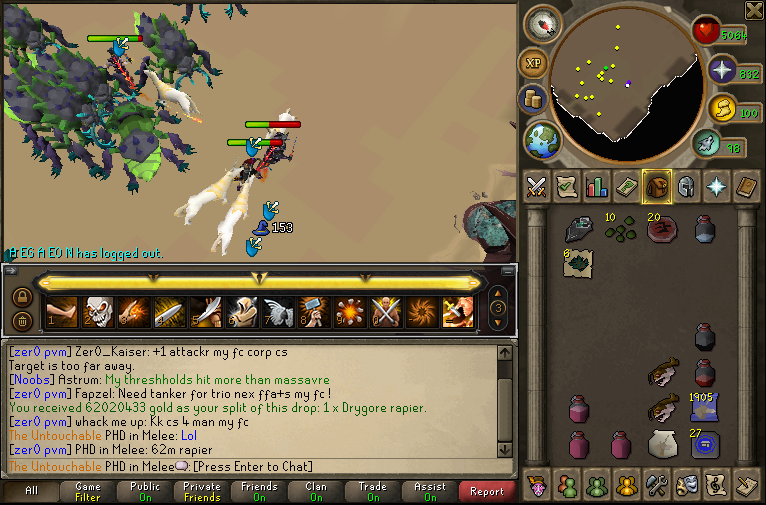This screenshot has width=766, height=505.
Task: Toggle the run energy boot icon
Action: click(x=706, y=144)
